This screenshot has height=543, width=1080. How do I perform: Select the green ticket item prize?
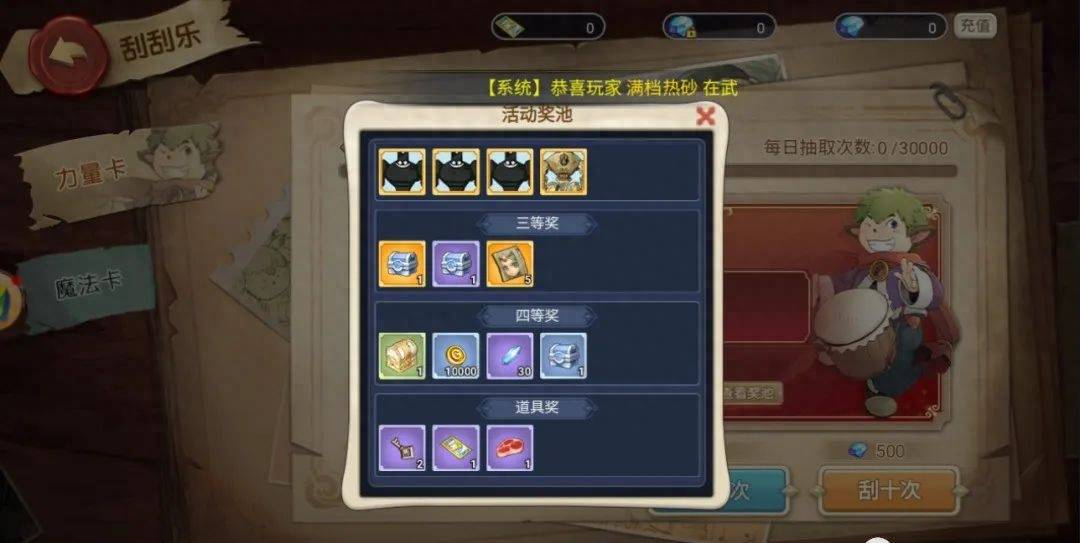coord(456,448)
